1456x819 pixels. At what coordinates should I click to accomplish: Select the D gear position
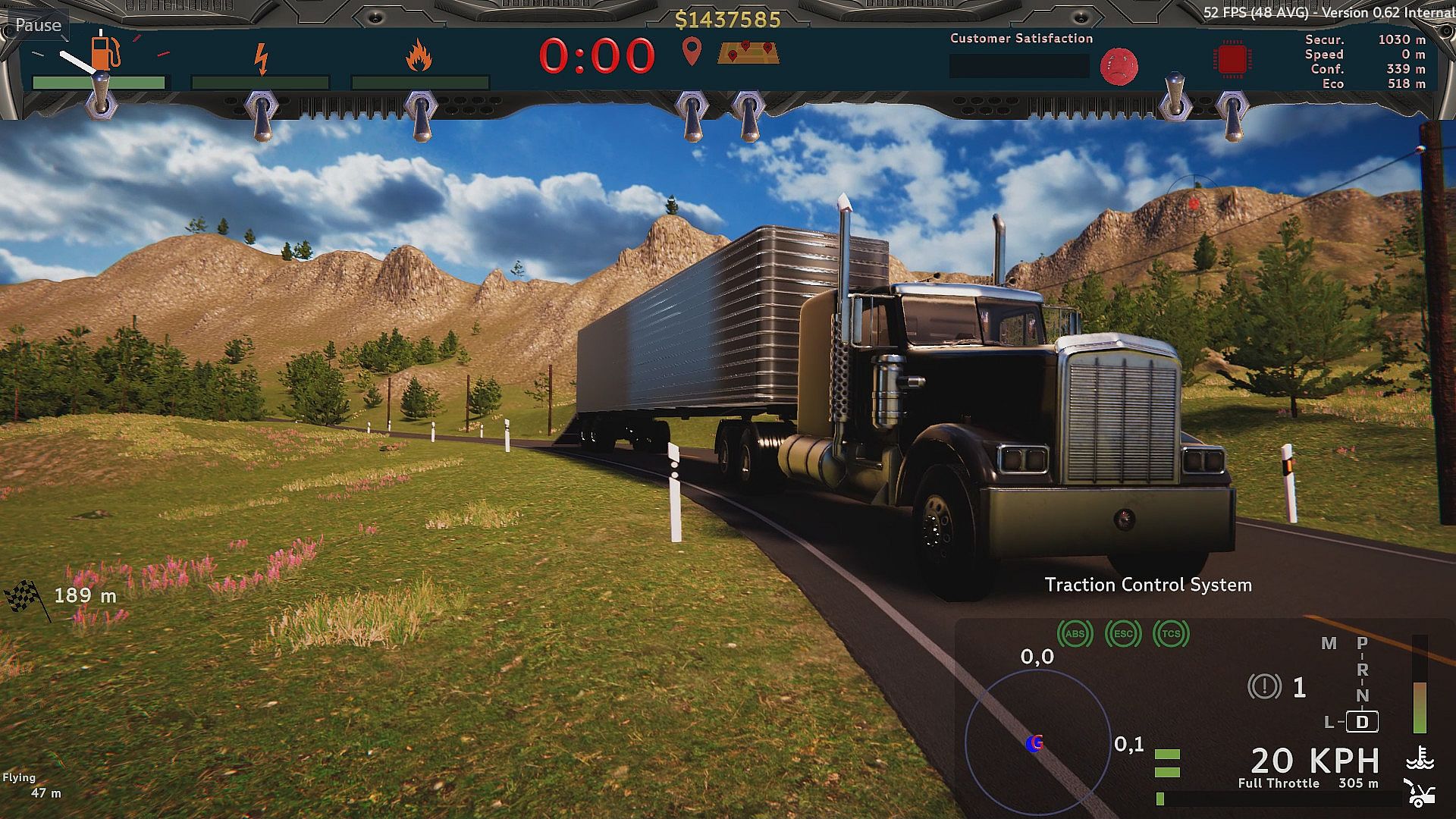click(x=1362, y=722)
